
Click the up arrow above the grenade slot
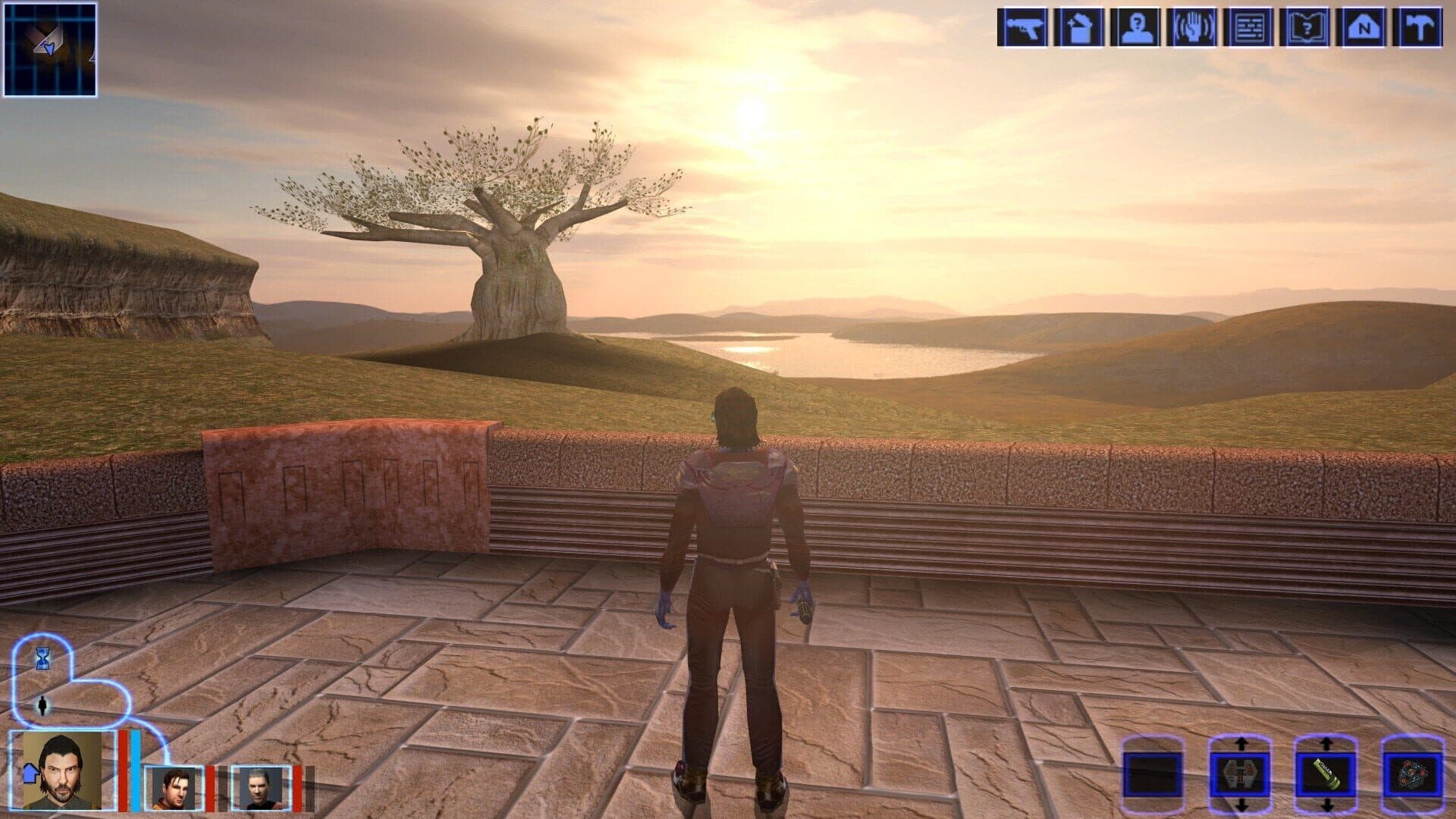pyautogui.click(x=1241, y=744)
